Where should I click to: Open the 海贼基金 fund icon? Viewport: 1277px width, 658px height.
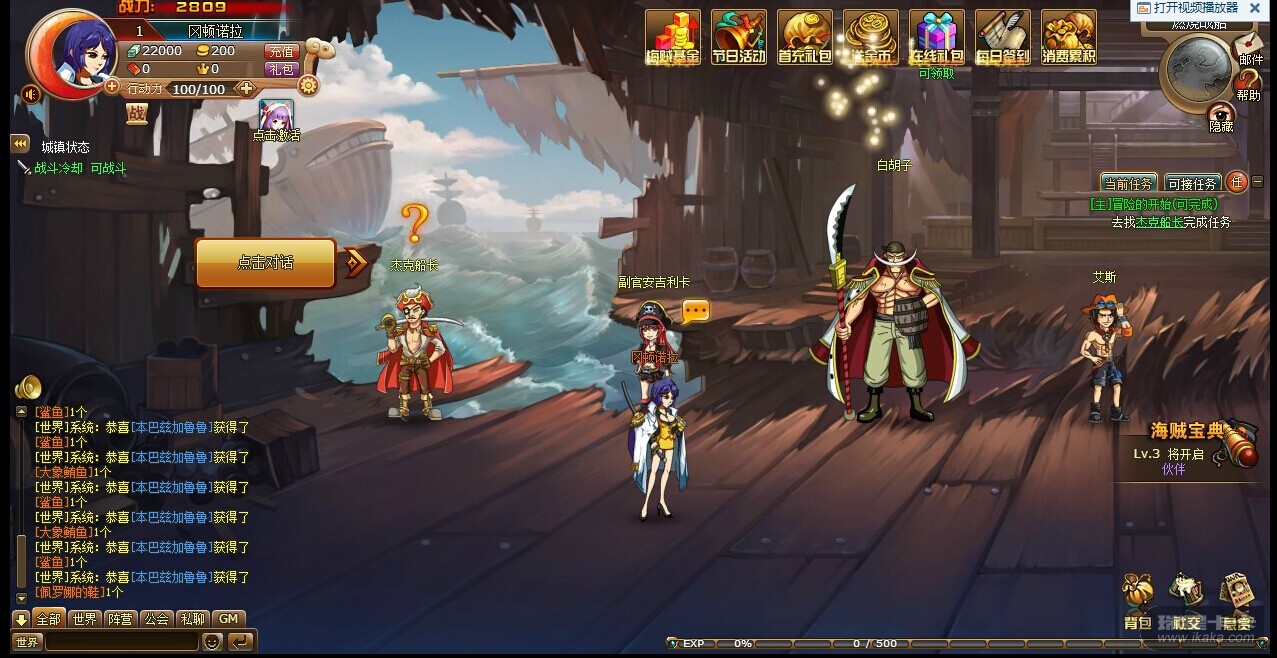(672, 36)
